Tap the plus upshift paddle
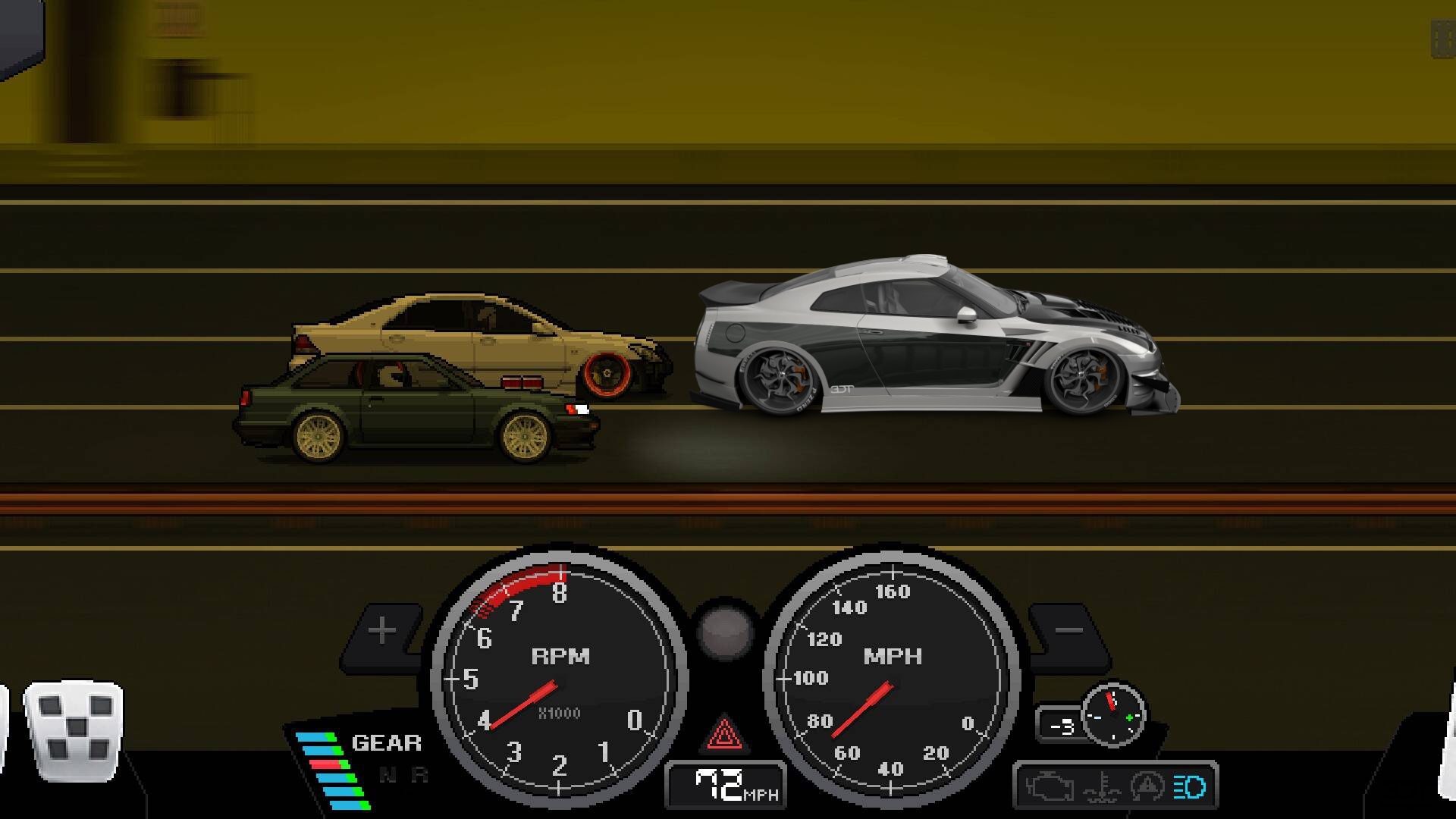The width and height of the screenshot is (1456, 819). tap(383, 631)
